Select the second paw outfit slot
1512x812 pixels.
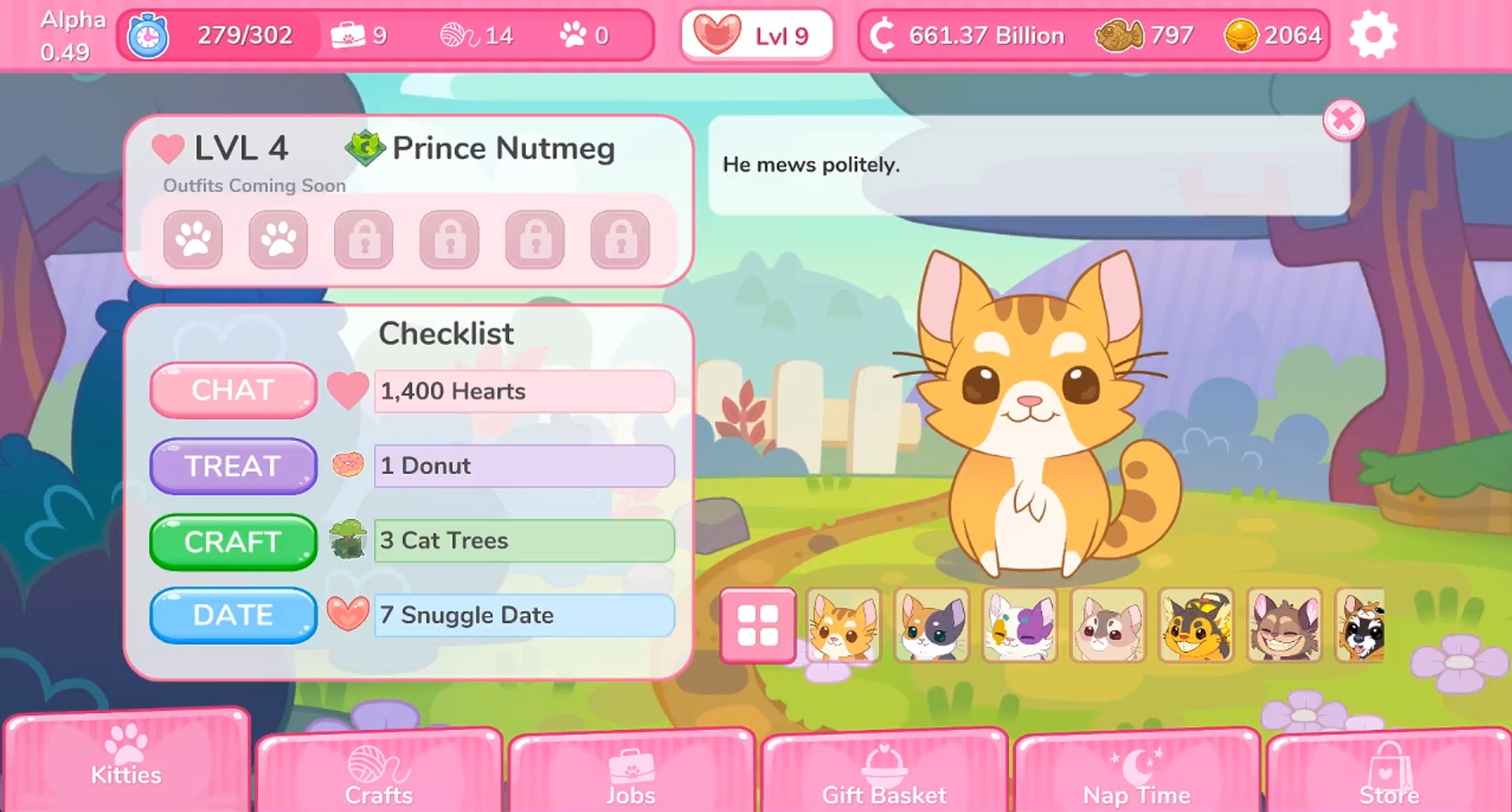pyautogui.click(x=279, y=239)
